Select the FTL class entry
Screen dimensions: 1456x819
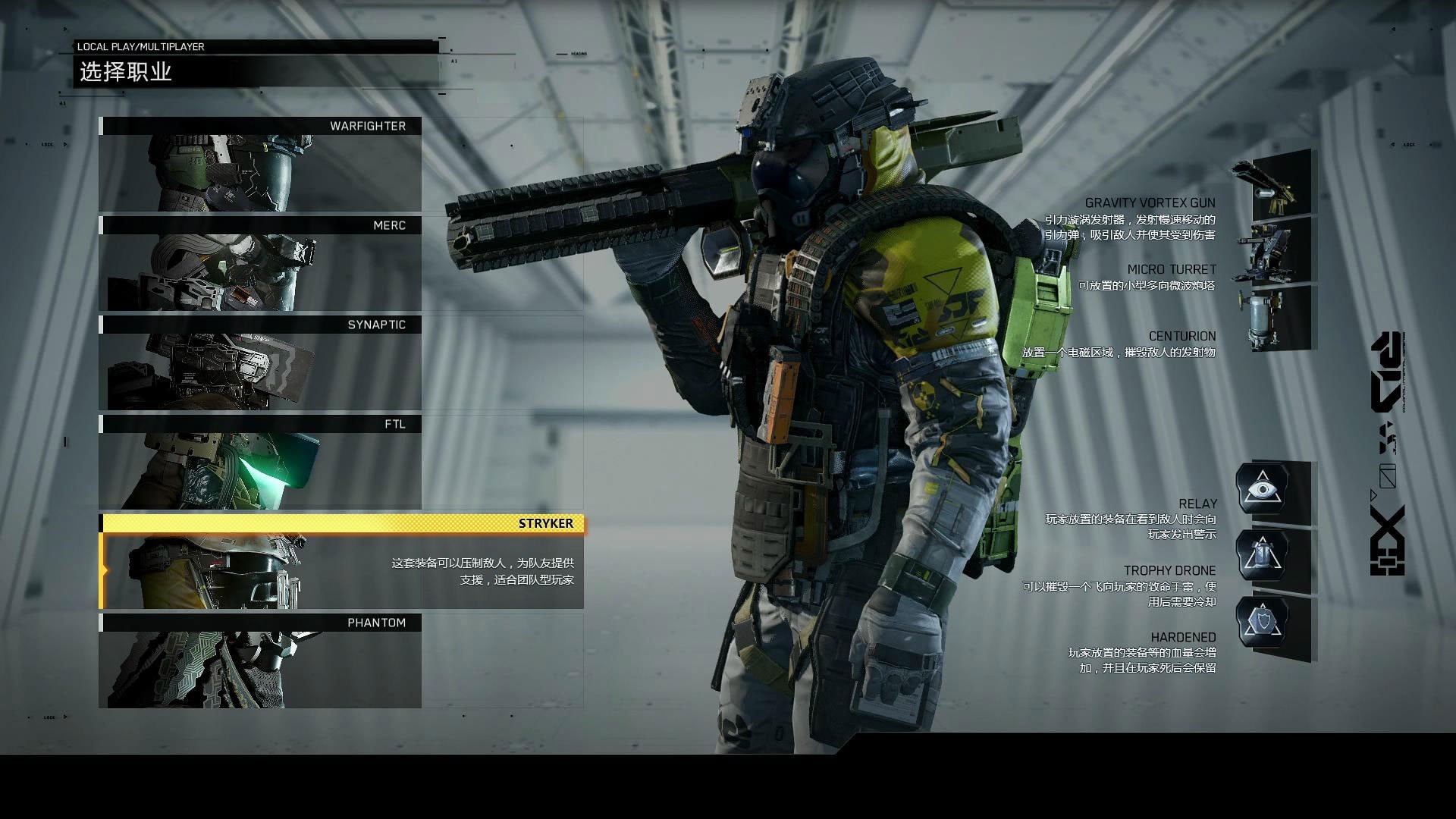[x=260, y=463]
